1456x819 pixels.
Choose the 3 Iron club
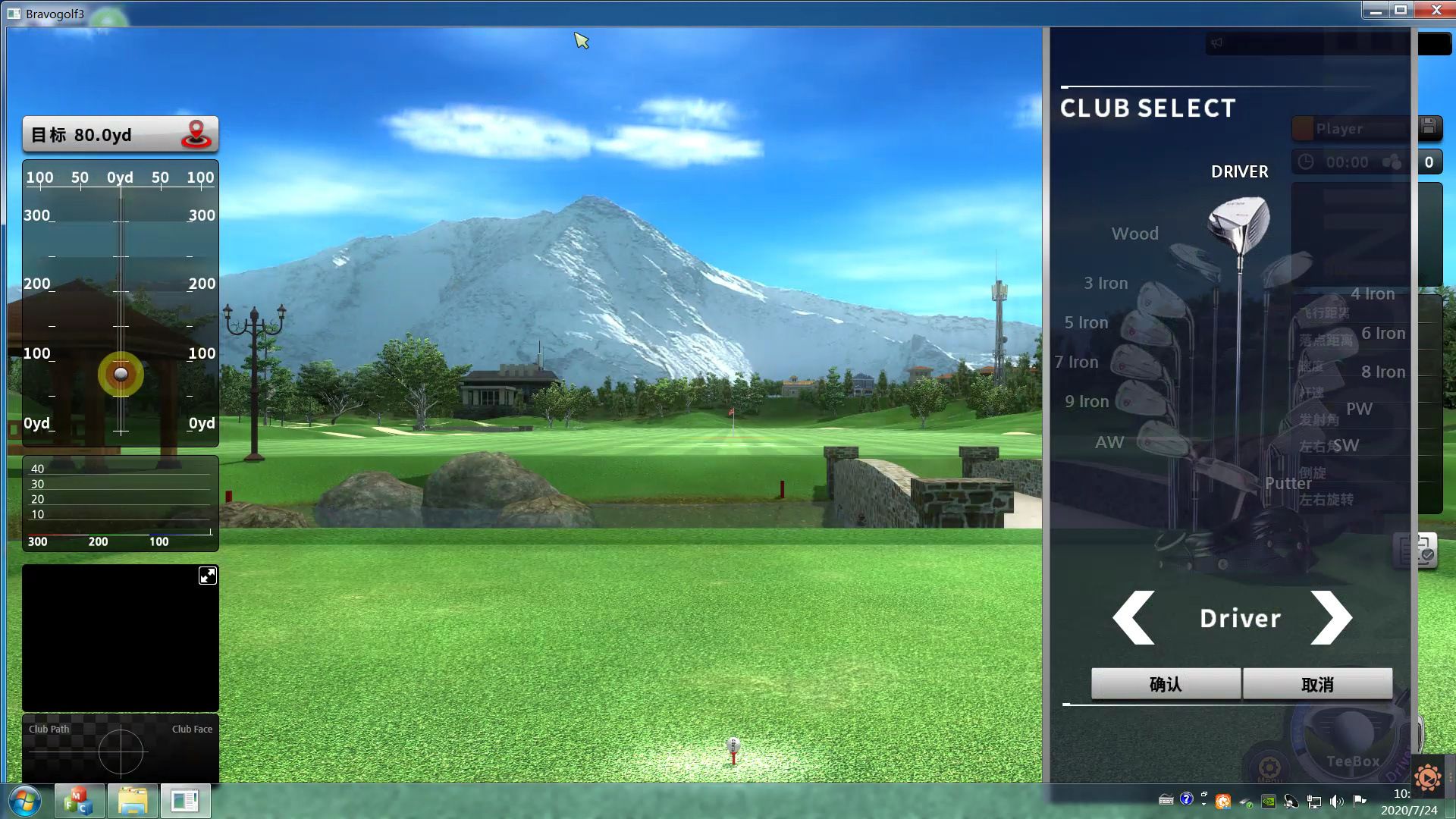tap(1106, 283)
